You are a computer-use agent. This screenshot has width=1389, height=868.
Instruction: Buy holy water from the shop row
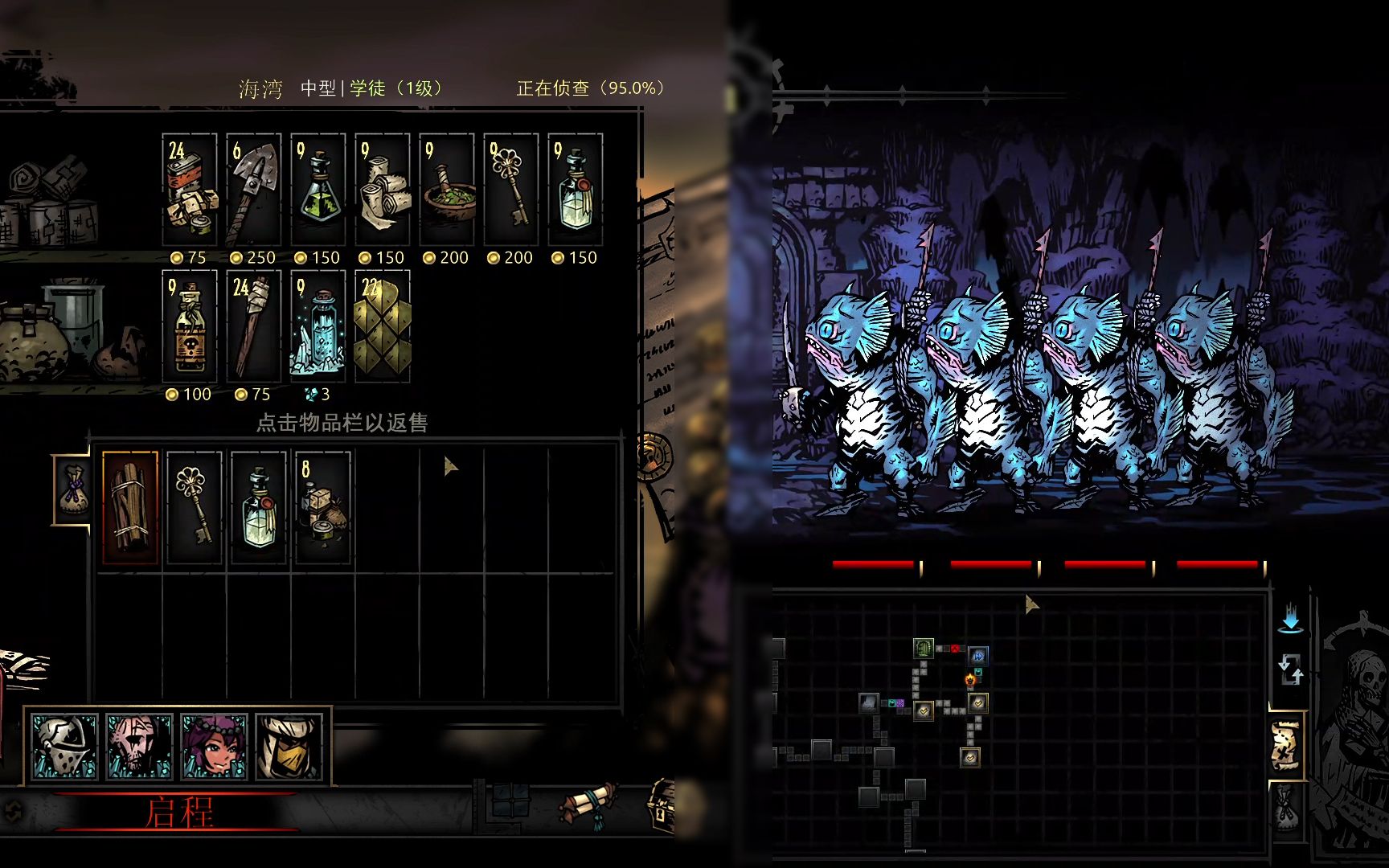coord(576,190)
